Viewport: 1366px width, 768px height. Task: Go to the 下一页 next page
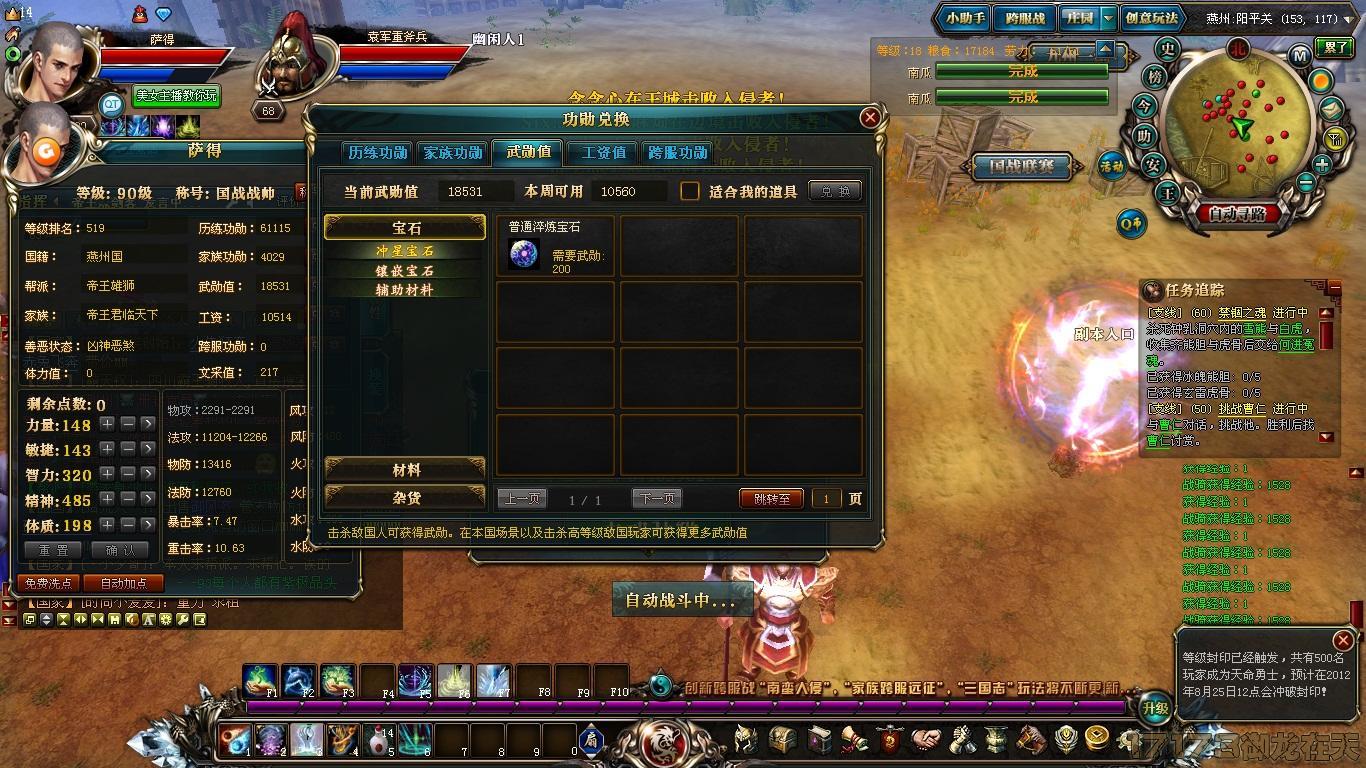tap(656, 499)
